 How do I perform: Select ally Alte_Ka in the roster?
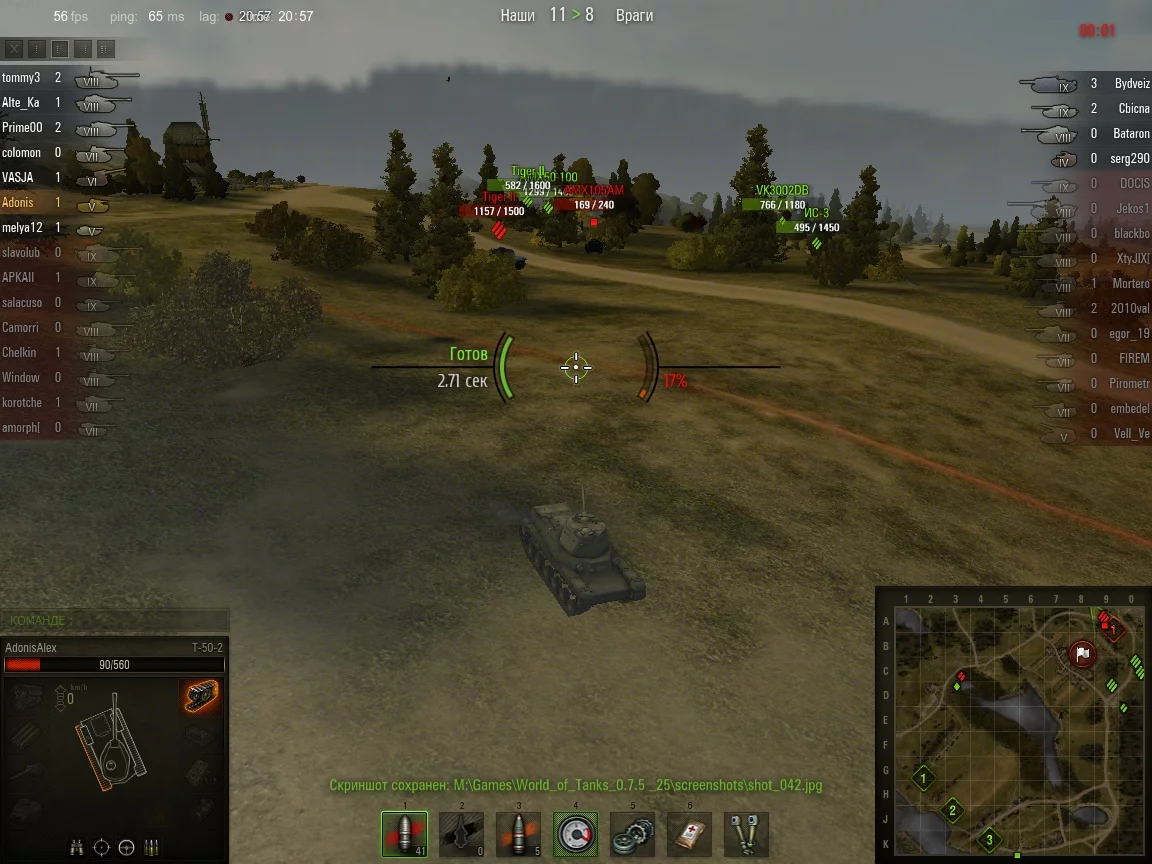[x=21, y=102]
